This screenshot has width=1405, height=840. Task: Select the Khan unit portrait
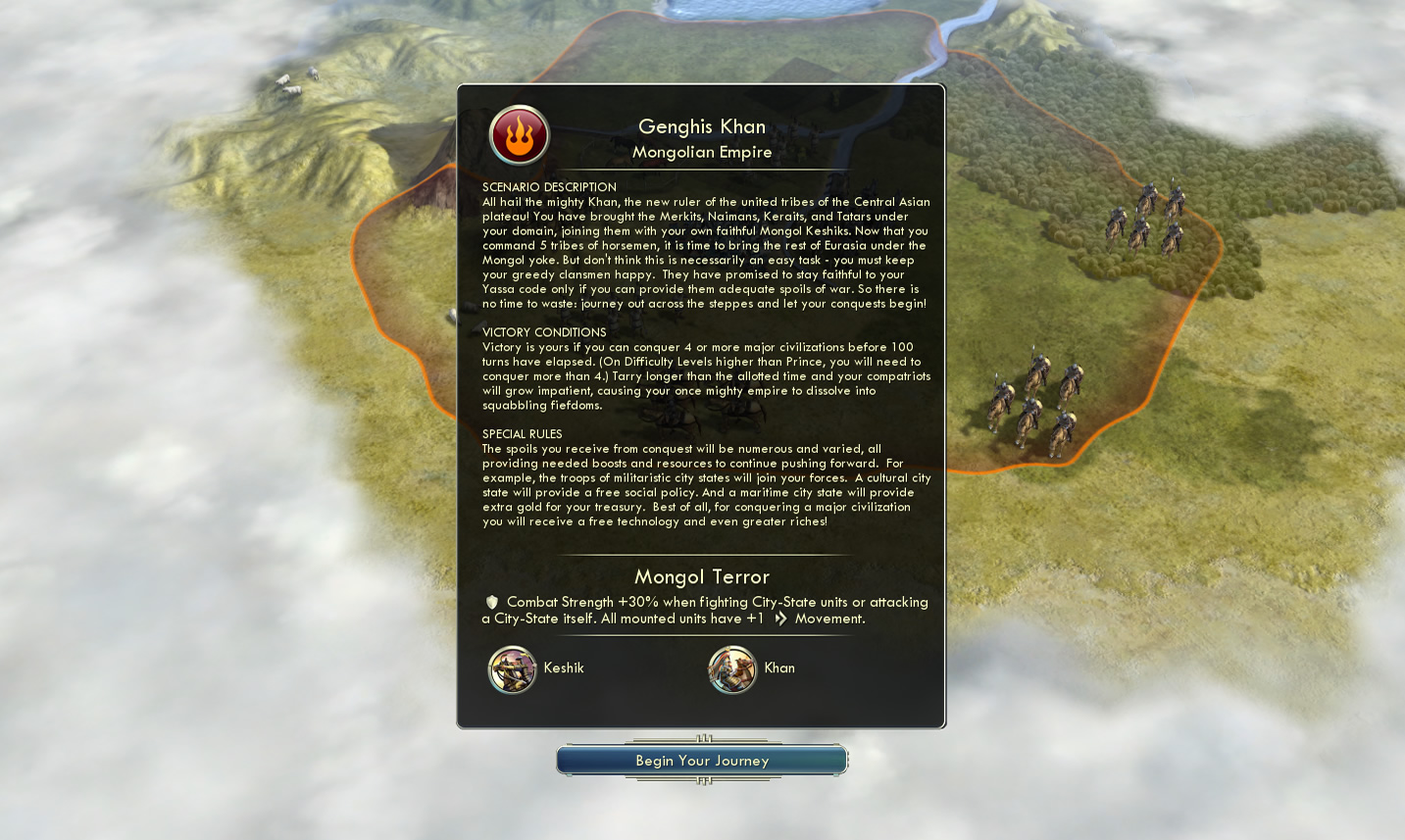[x=732, y=669]
